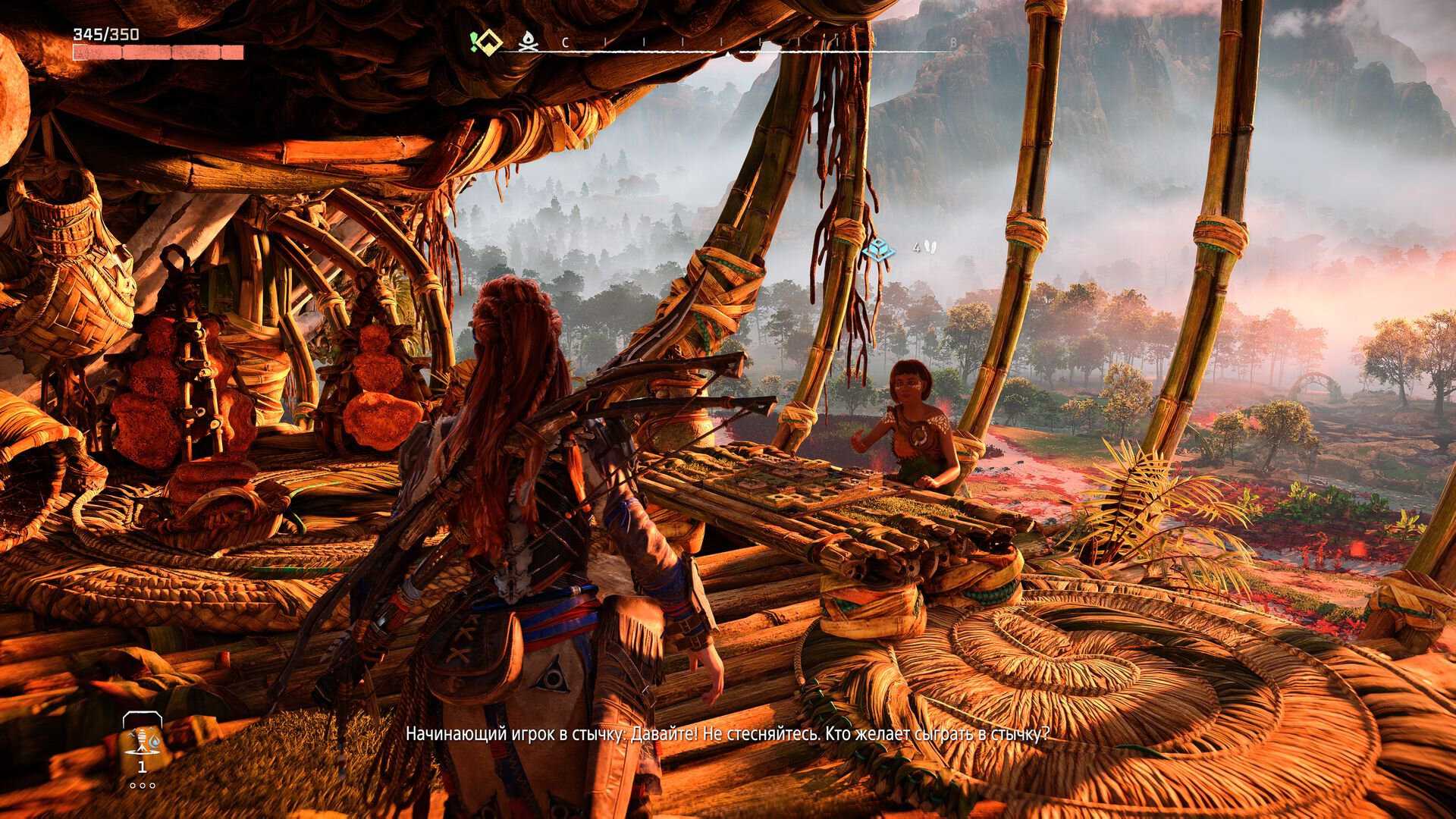Select the blue Strike board waypoint marker
Viewport: 1456px width, 819px height.
click(x=880, y=248)
